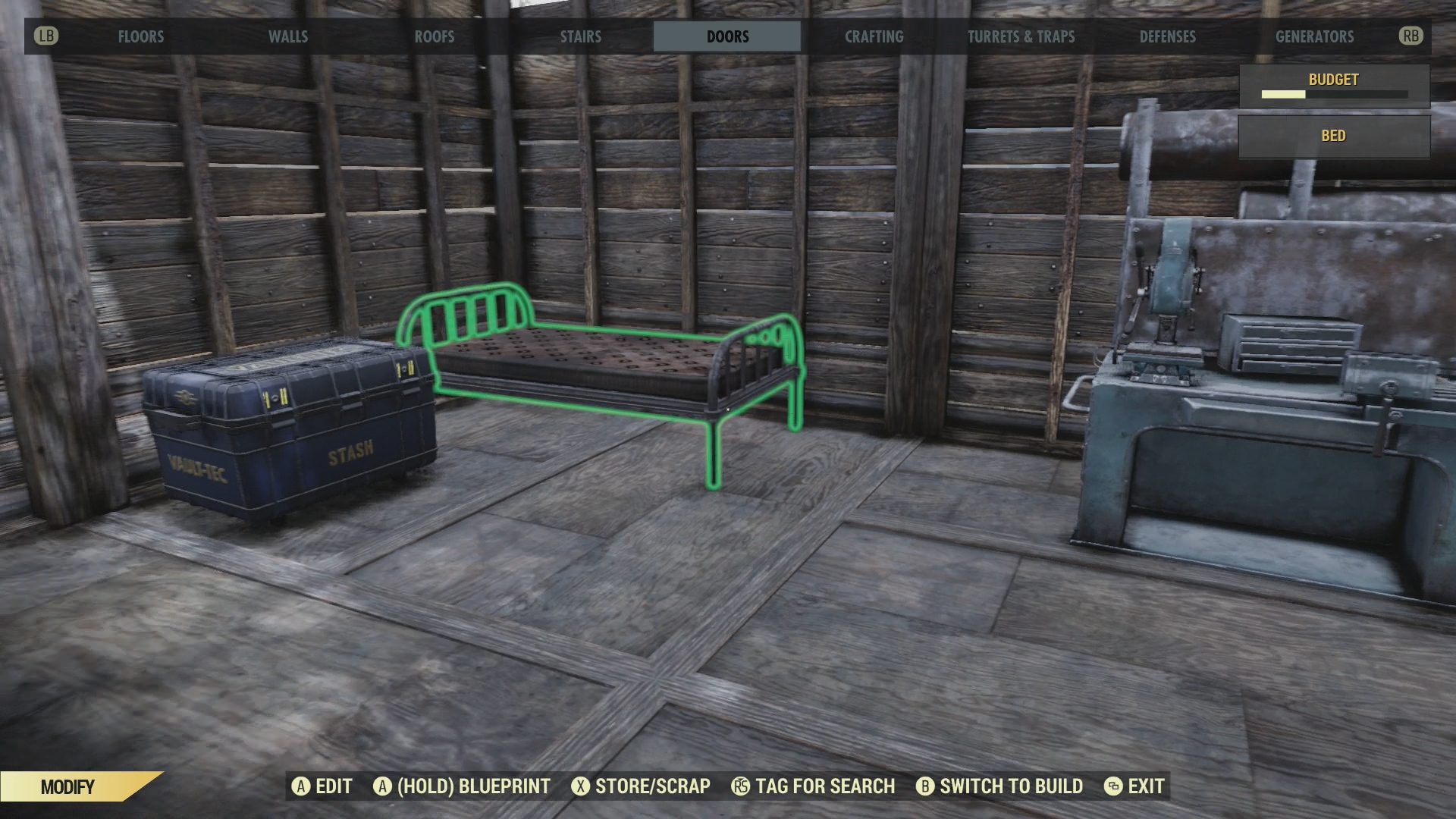The width and height of the screenshot is (1456, 819).
Task: Choose the Stairs category
Action: pyautogui.click(x=581, y=36)
